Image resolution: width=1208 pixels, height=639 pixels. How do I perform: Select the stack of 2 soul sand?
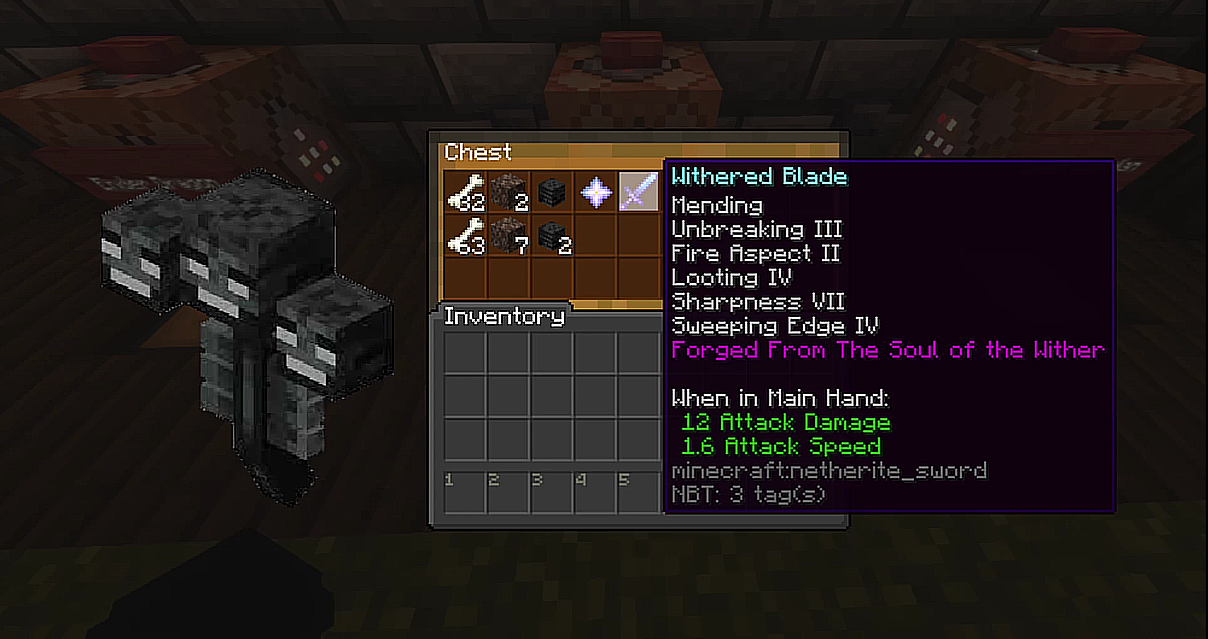click(x=509, y=192)
